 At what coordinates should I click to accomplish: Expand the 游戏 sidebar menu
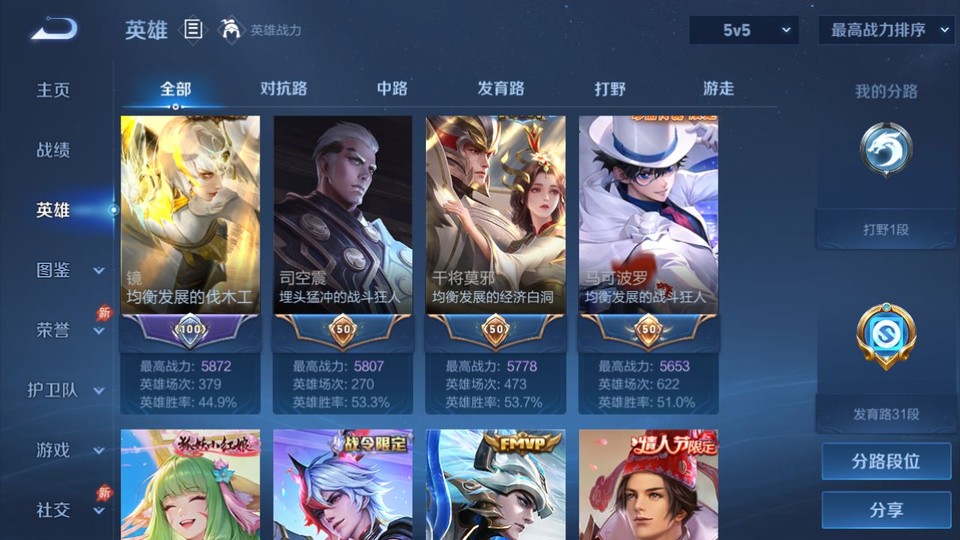coord(68,450)
